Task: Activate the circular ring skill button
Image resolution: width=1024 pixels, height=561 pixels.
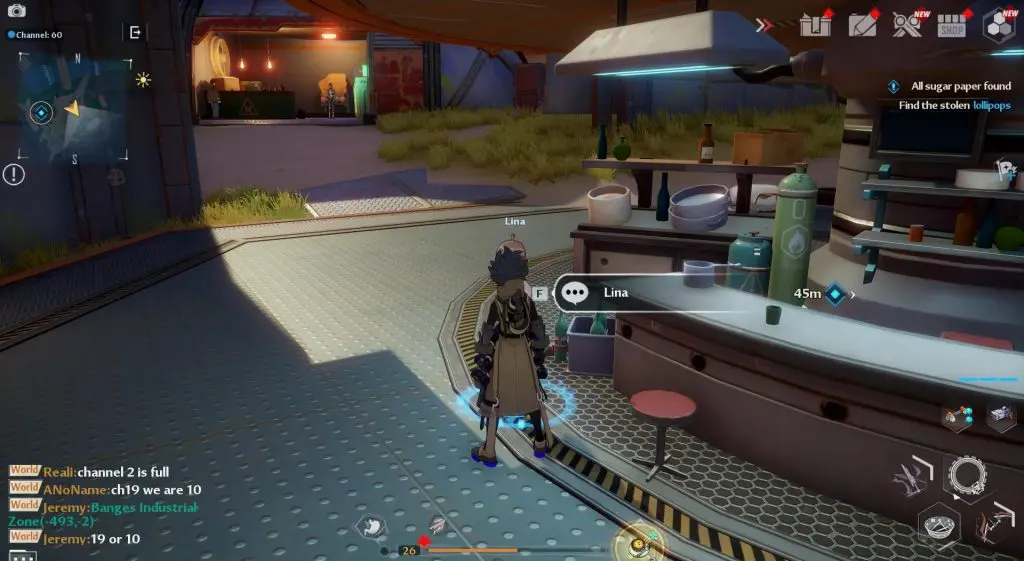Action: point(967,477)
